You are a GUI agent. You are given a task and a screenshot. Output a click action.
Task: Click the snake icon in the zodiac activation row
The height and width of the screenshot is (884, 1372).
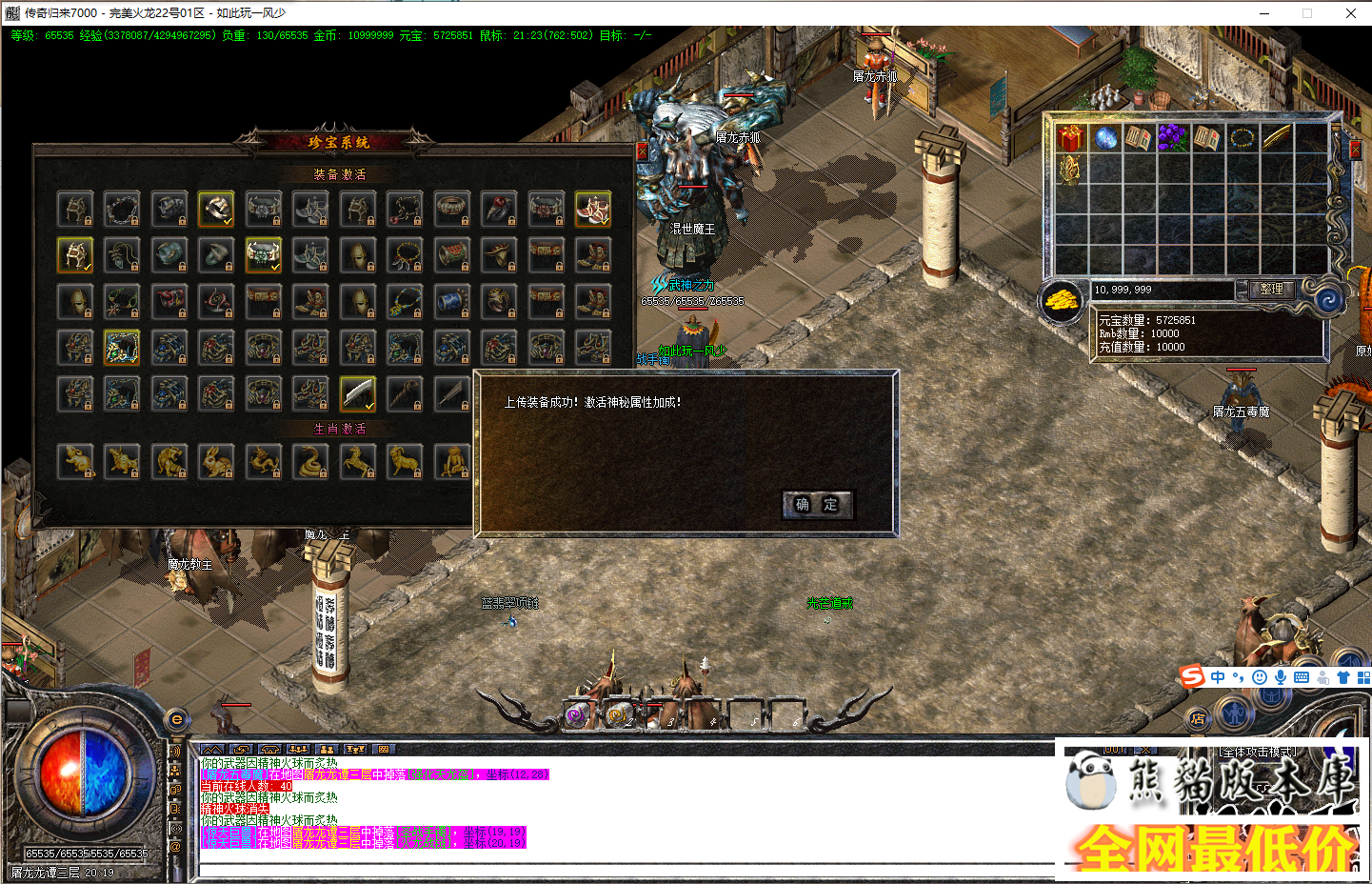[x=309, y=461]
